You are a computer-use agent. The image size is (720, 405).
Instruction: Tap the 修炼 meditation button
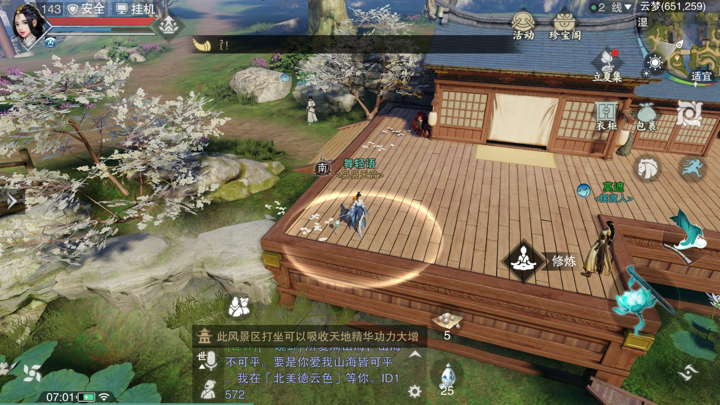523,261
